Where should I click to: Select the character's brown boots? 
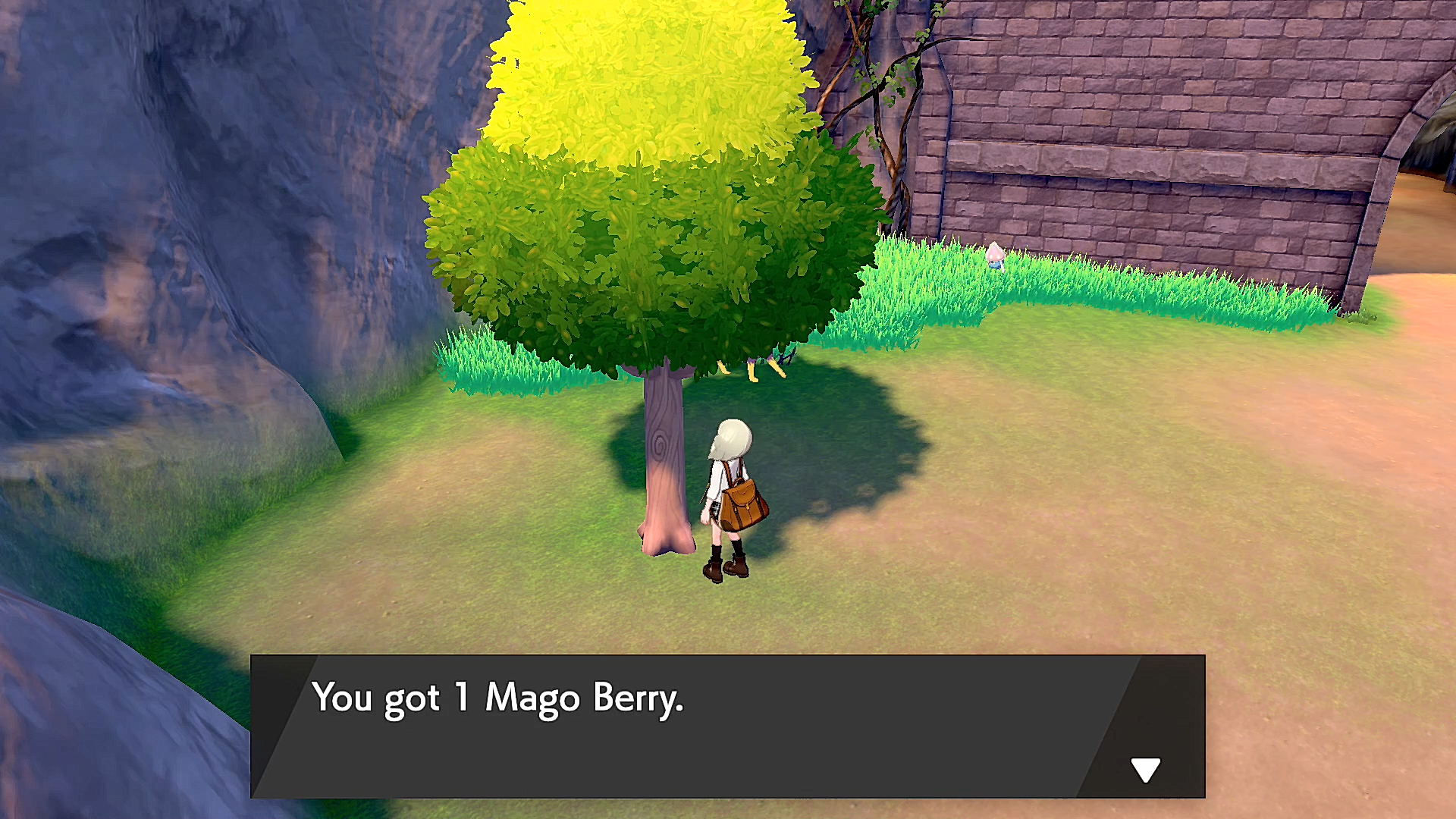click(x=726, y=569)
